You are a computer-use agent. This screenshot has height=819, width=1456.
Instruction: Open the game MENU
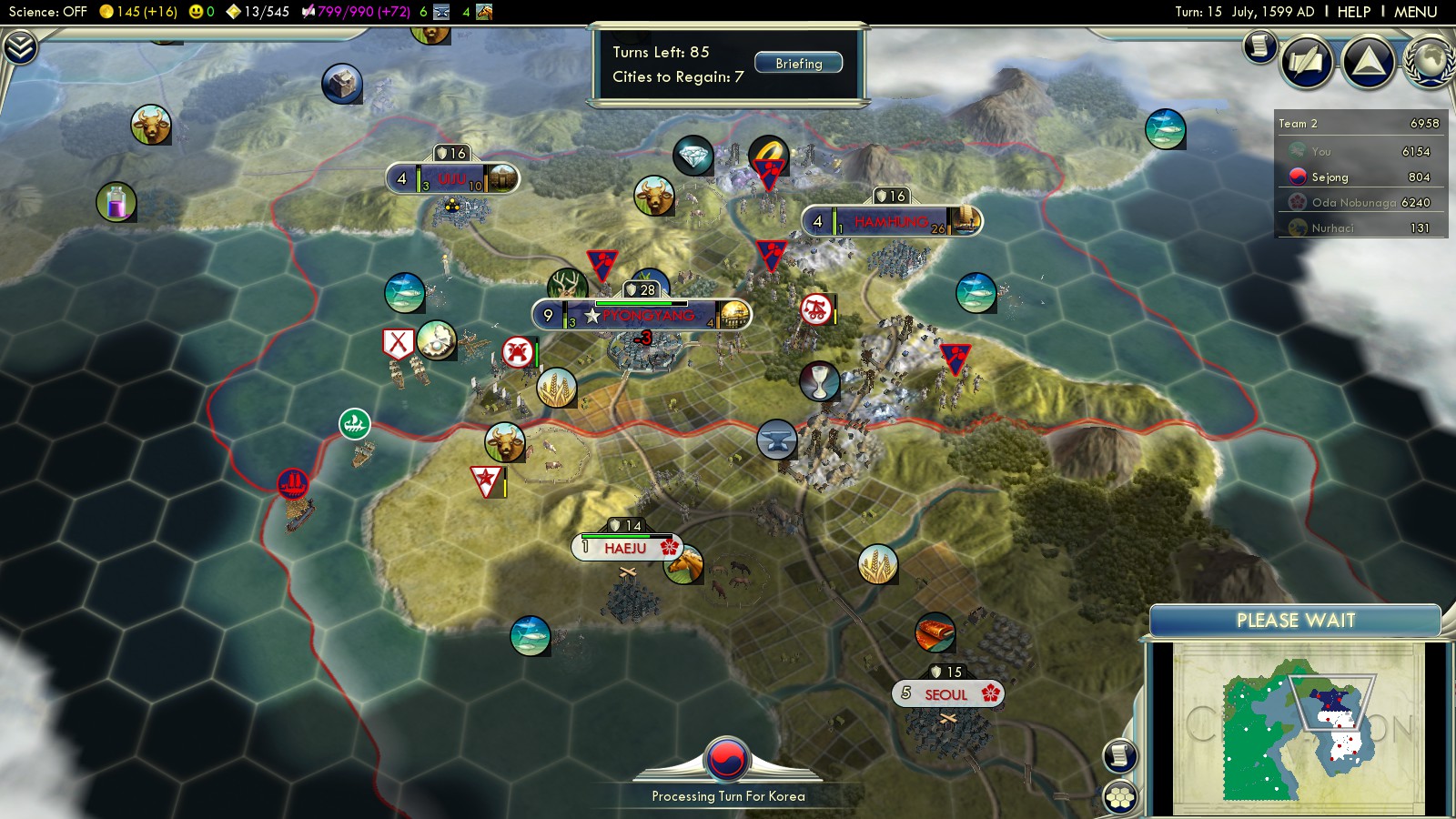click(1415, 12)
